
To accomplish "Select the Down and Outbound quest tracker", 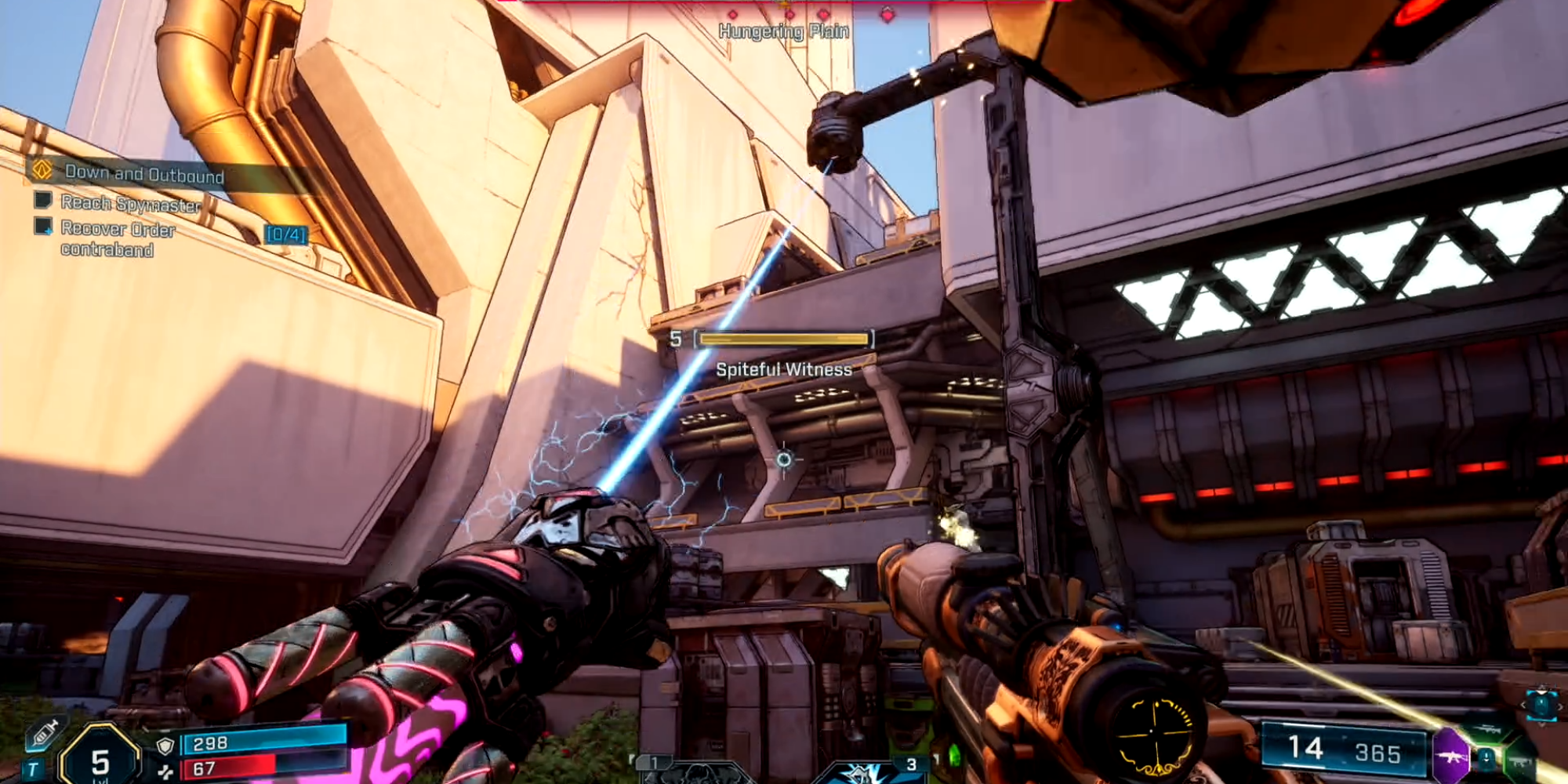I will click(144, 173).
